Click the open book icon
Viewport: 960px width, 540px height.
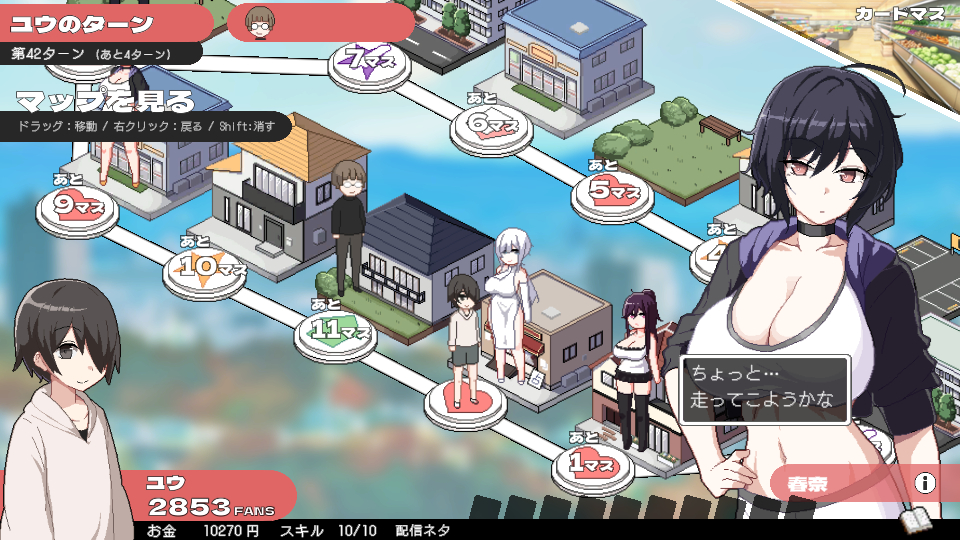point(917,520)
